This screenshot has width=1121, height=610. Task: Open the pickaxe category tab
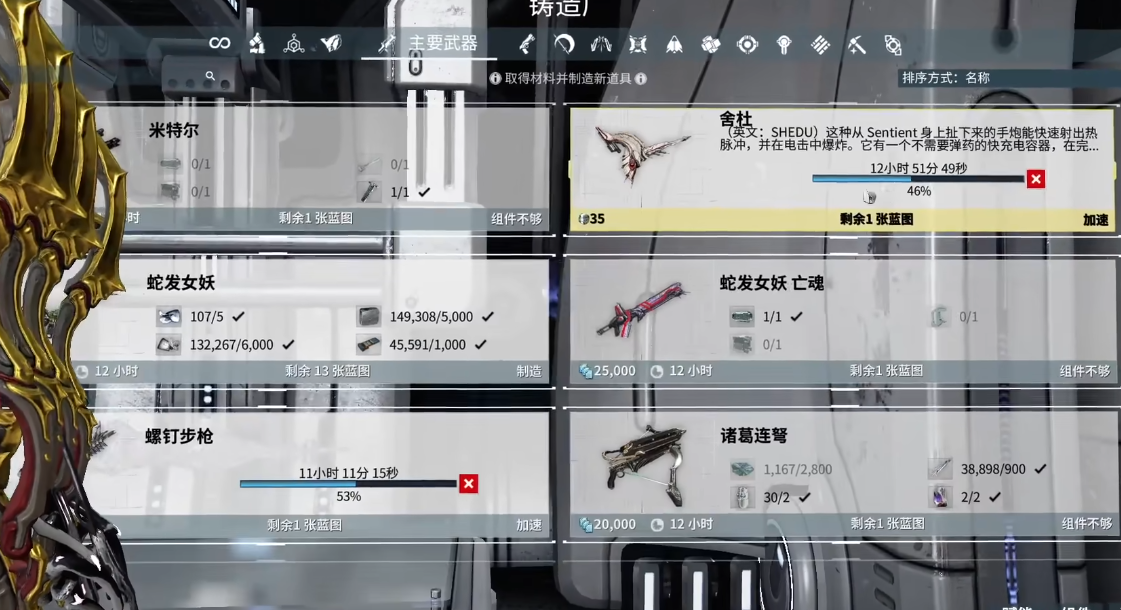click(x=856, y=44)
